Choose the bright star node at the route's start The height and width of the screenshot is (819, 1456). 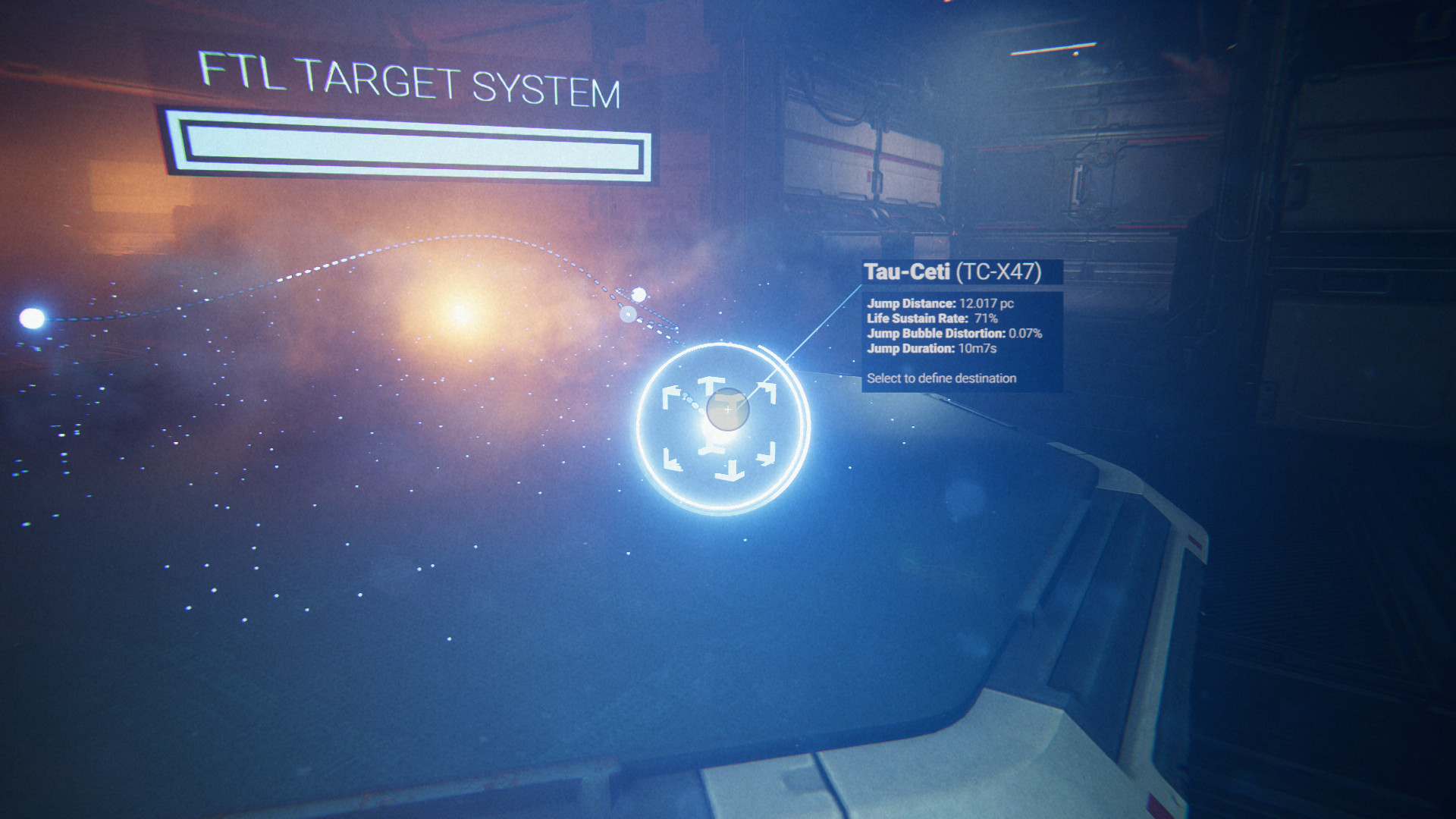[32, 318]
